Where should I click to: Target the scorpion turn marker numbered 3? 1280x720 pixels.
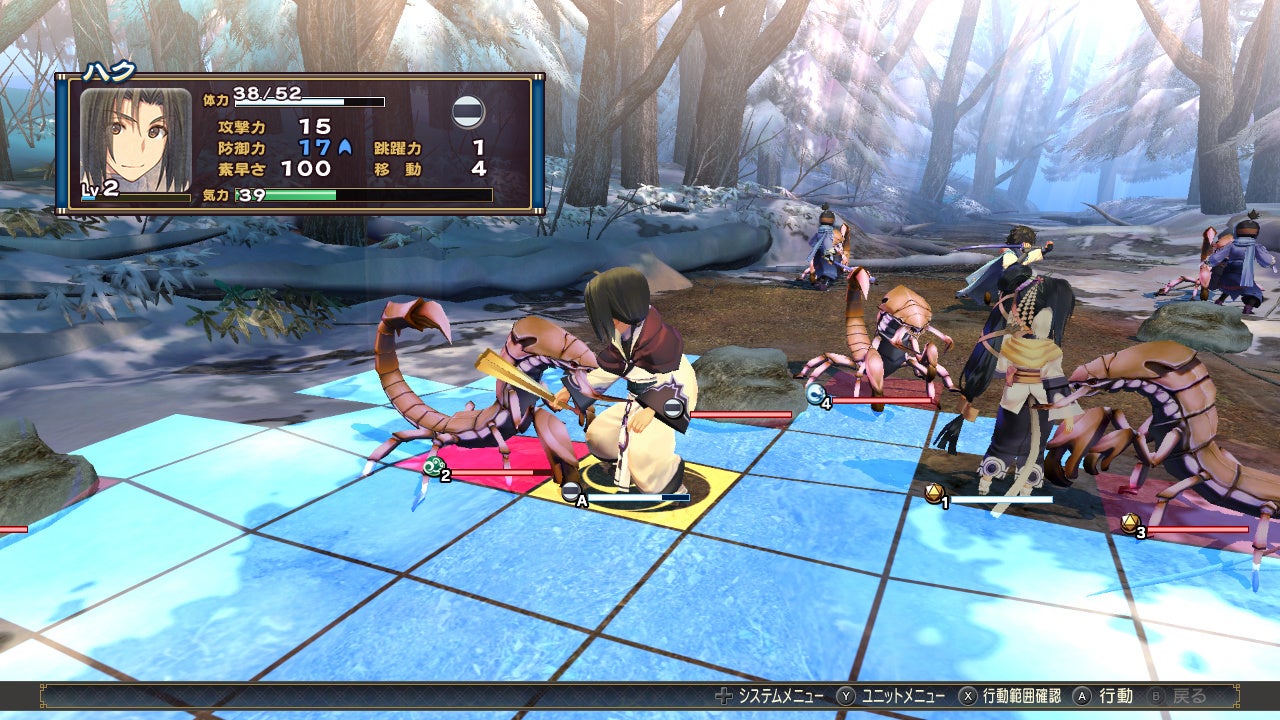pyautogui.click(x=1131, y=524)
